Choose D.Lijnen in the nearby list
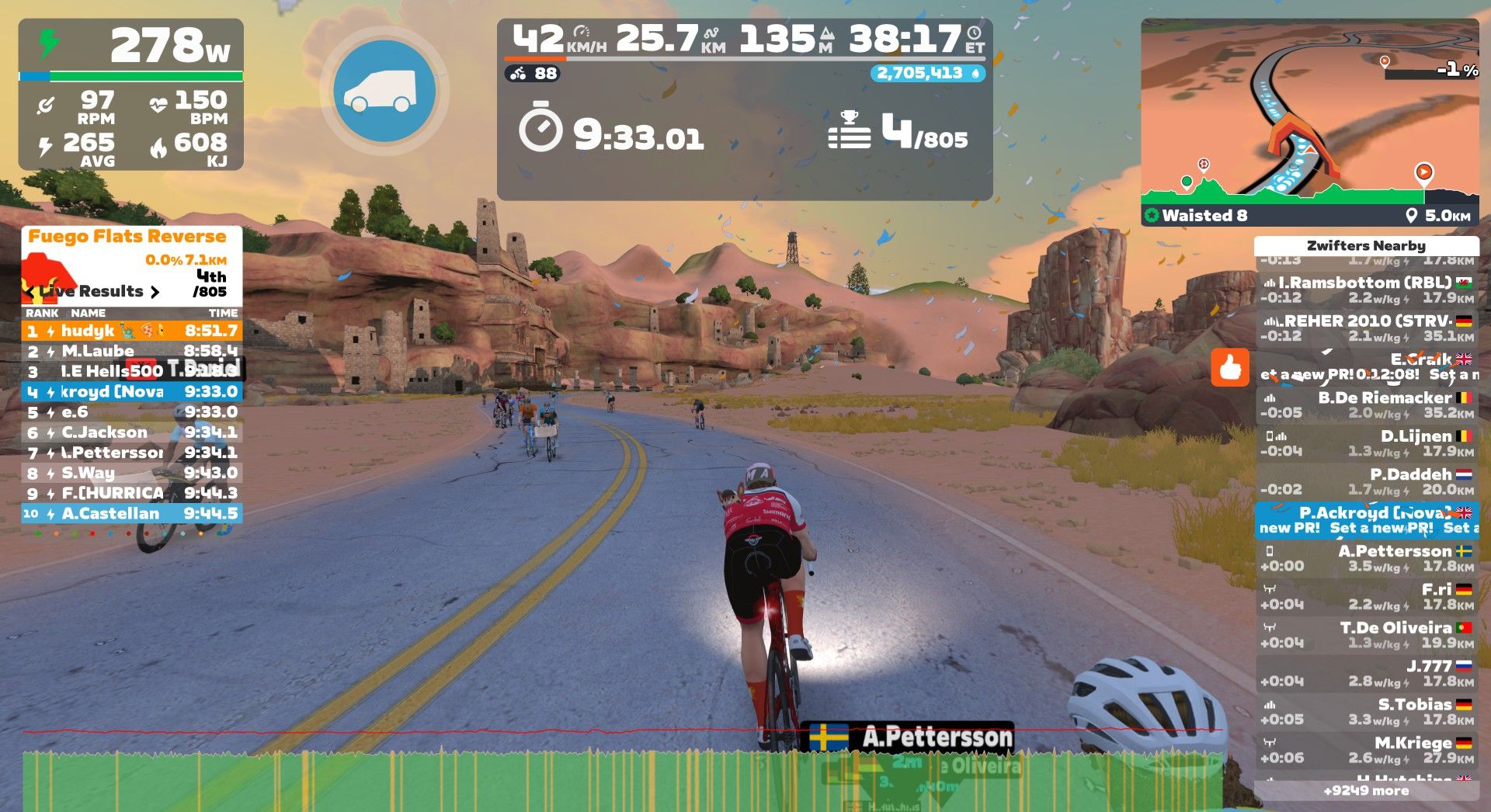Screen dimensions: 1491x812 1366,443
